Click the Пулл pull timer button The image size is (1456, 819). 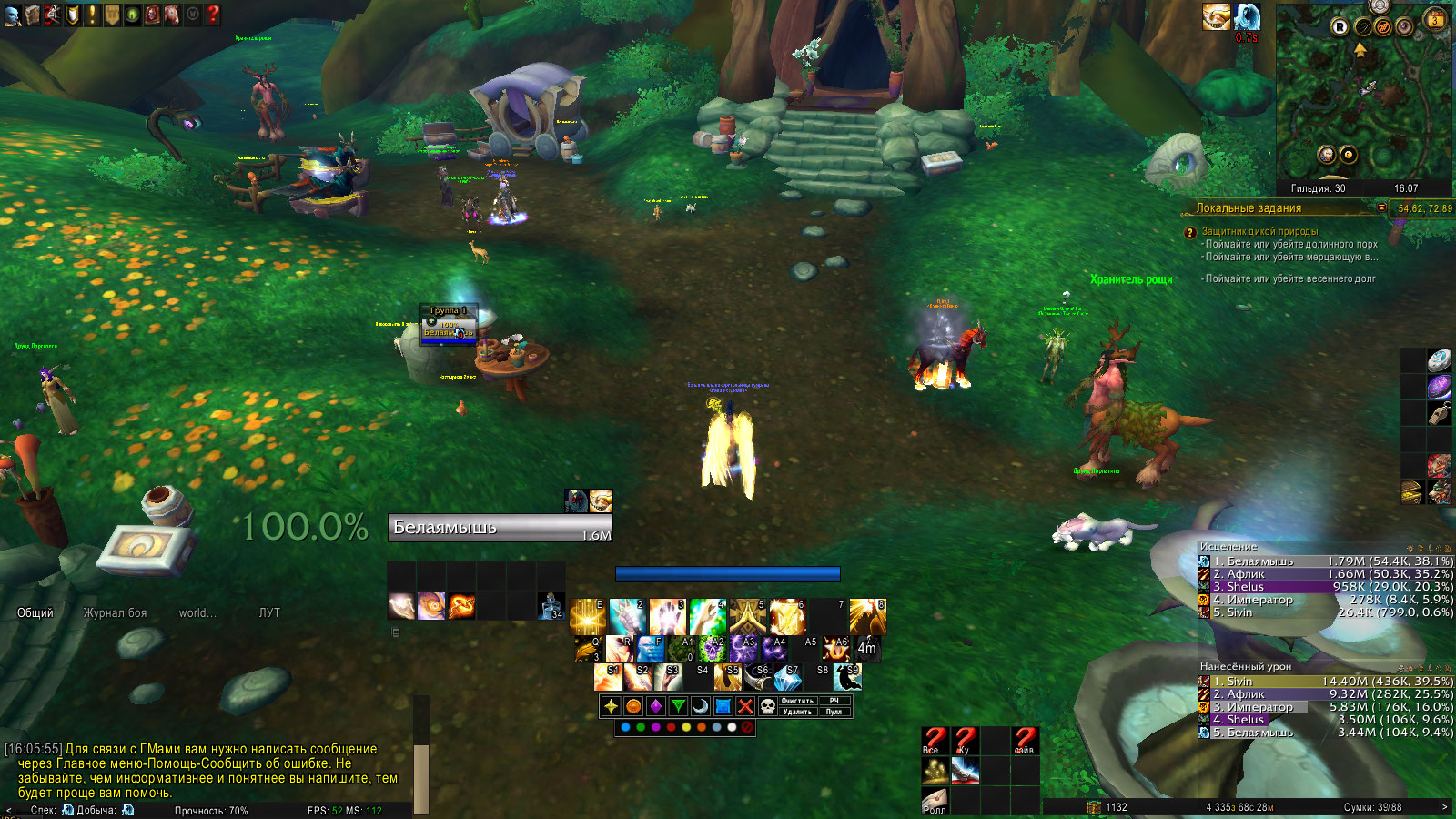tap(834, 712)
